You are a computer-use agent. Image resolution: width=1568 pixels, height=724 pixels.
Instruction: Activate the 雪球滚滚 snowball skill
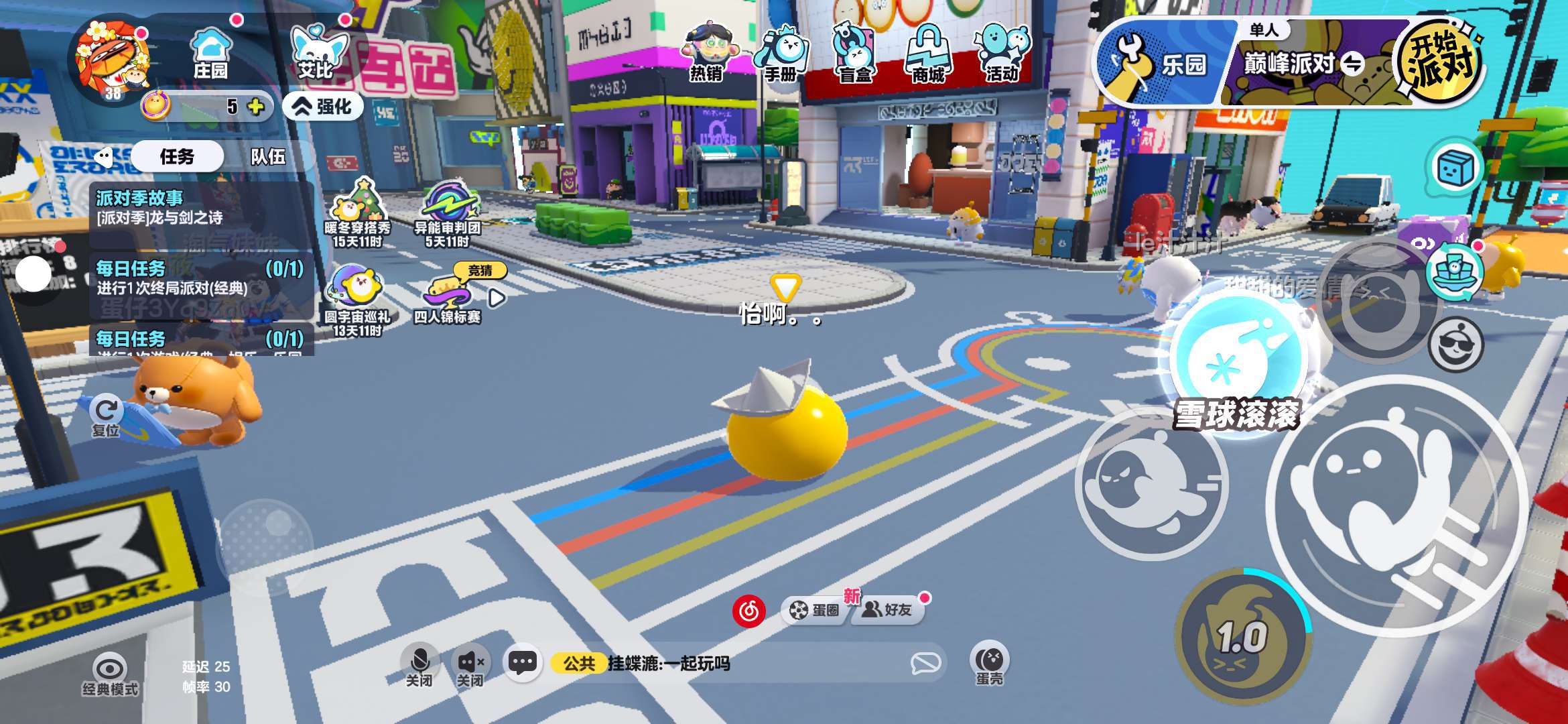[1236, 361]
